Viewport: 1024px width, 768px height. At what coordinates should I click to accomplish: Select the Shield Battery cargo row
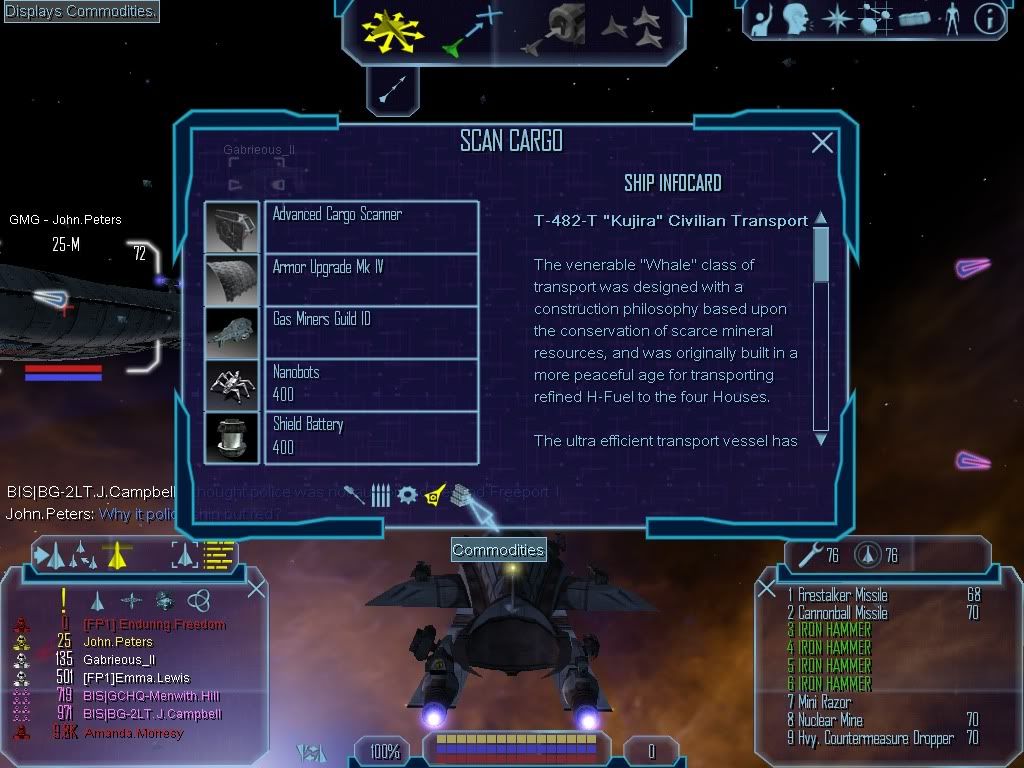click(x=371, y=436)
